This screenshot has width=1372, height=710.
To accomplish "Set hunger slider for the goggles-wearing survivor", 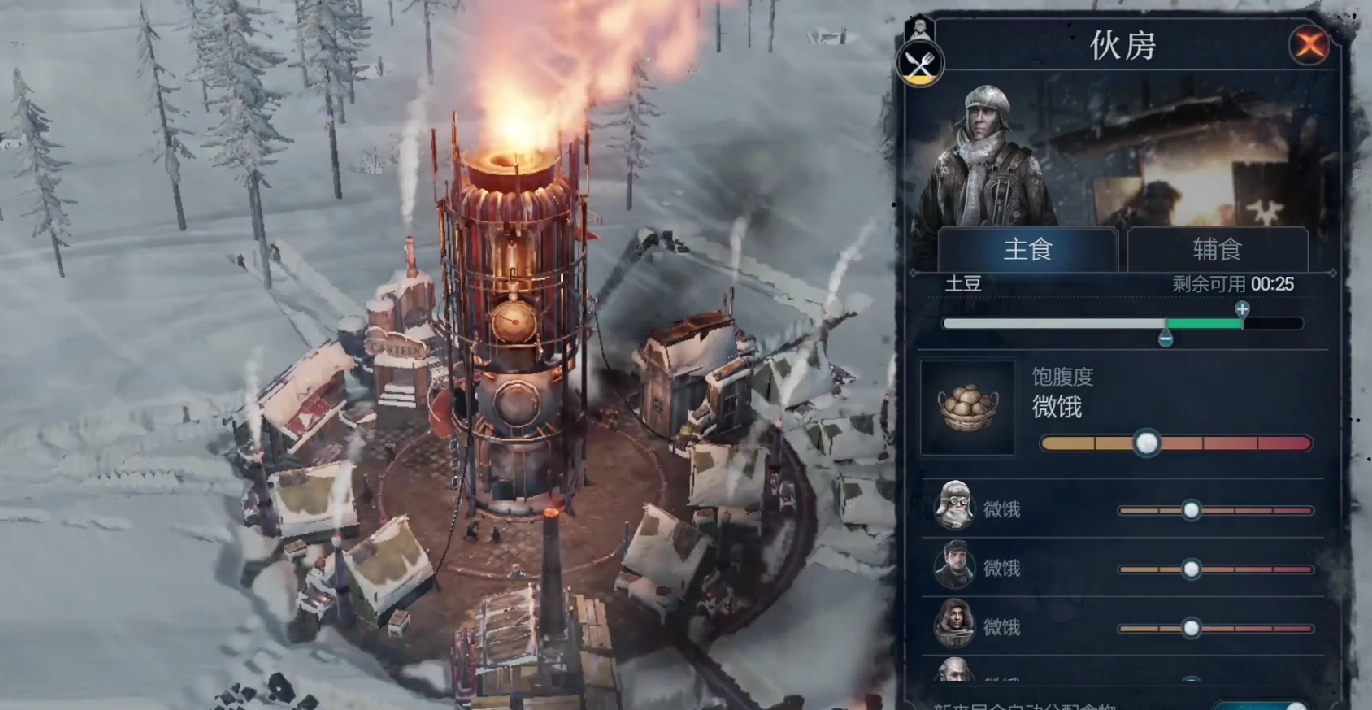I will (x=1191, y=510).
